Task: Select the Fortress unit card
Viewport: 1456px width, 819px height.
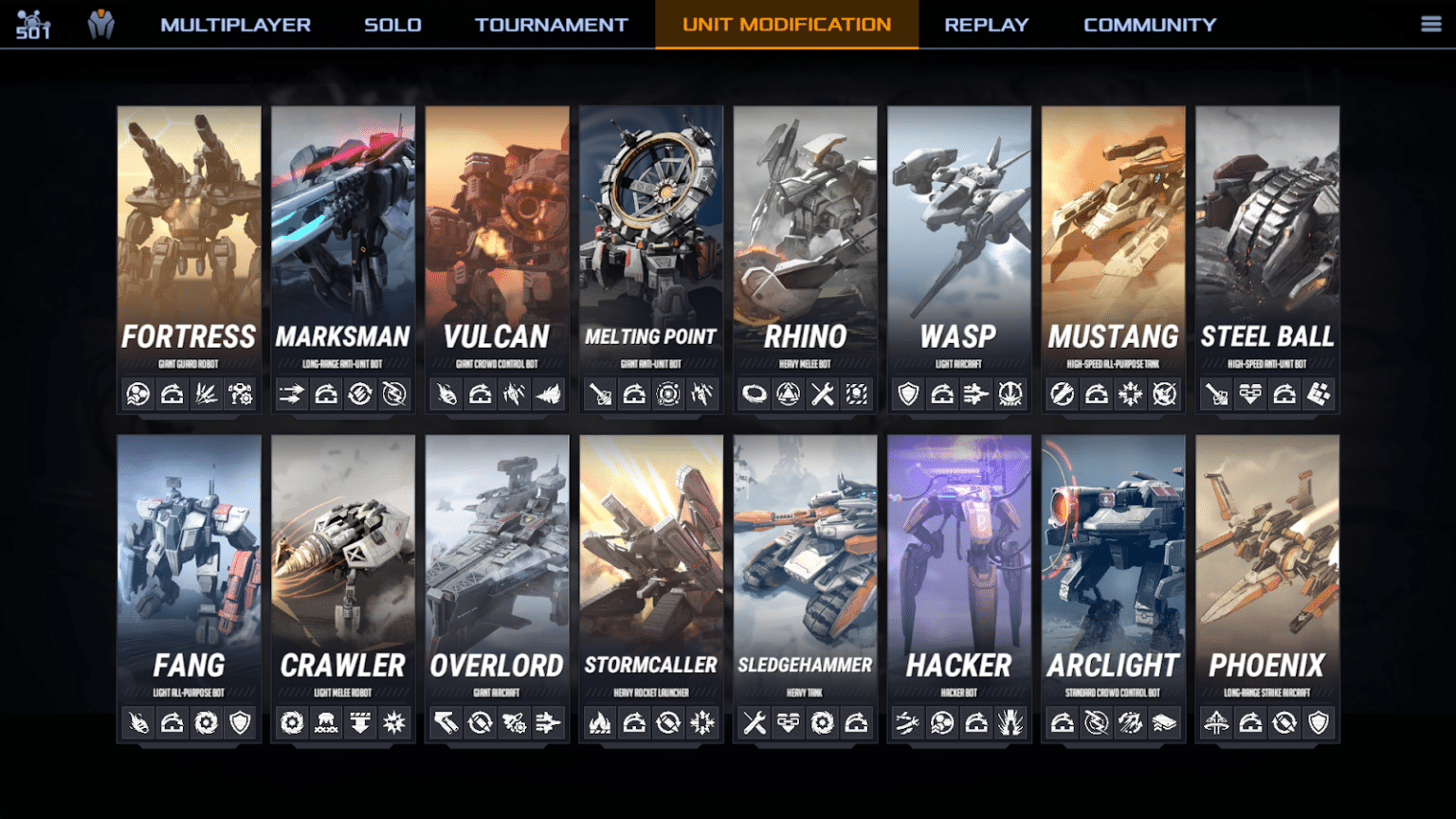Action: pyautogui.click(x=189, y=237)
